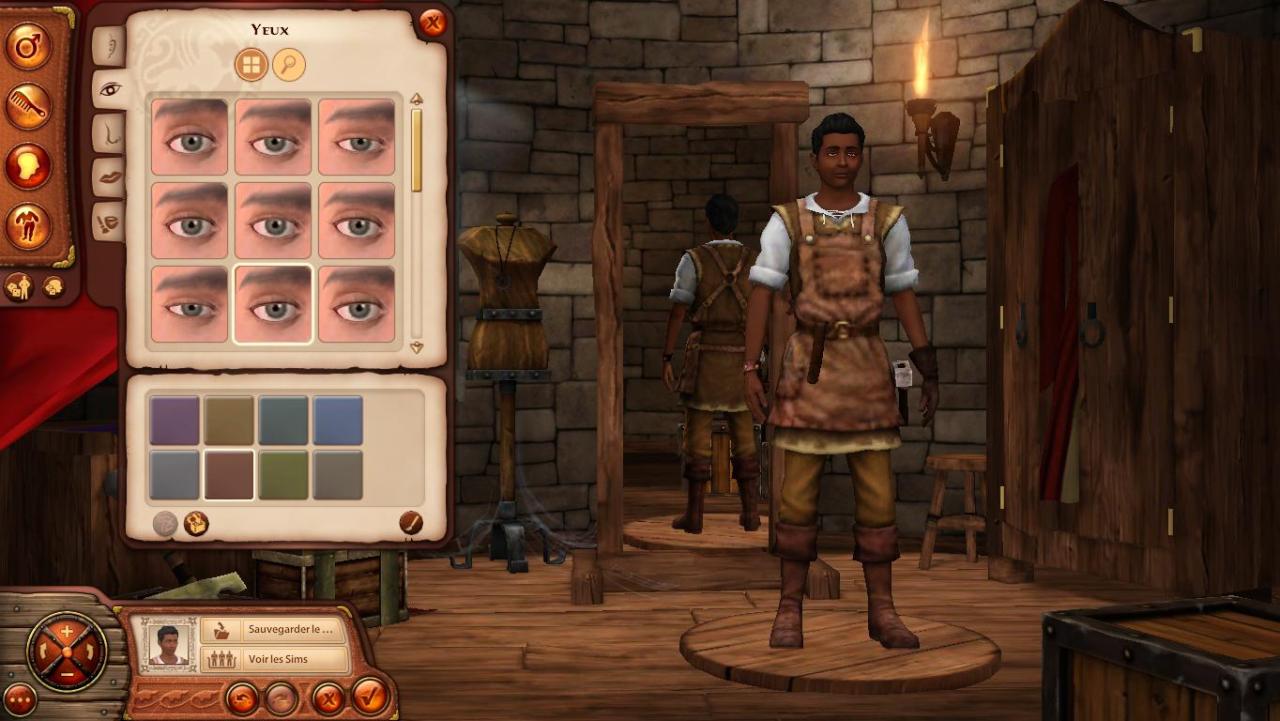The image size is (1280, 721).
Task: Choose the blue eye color swatch
Action: pyautogui.click(x=338, y=420)
